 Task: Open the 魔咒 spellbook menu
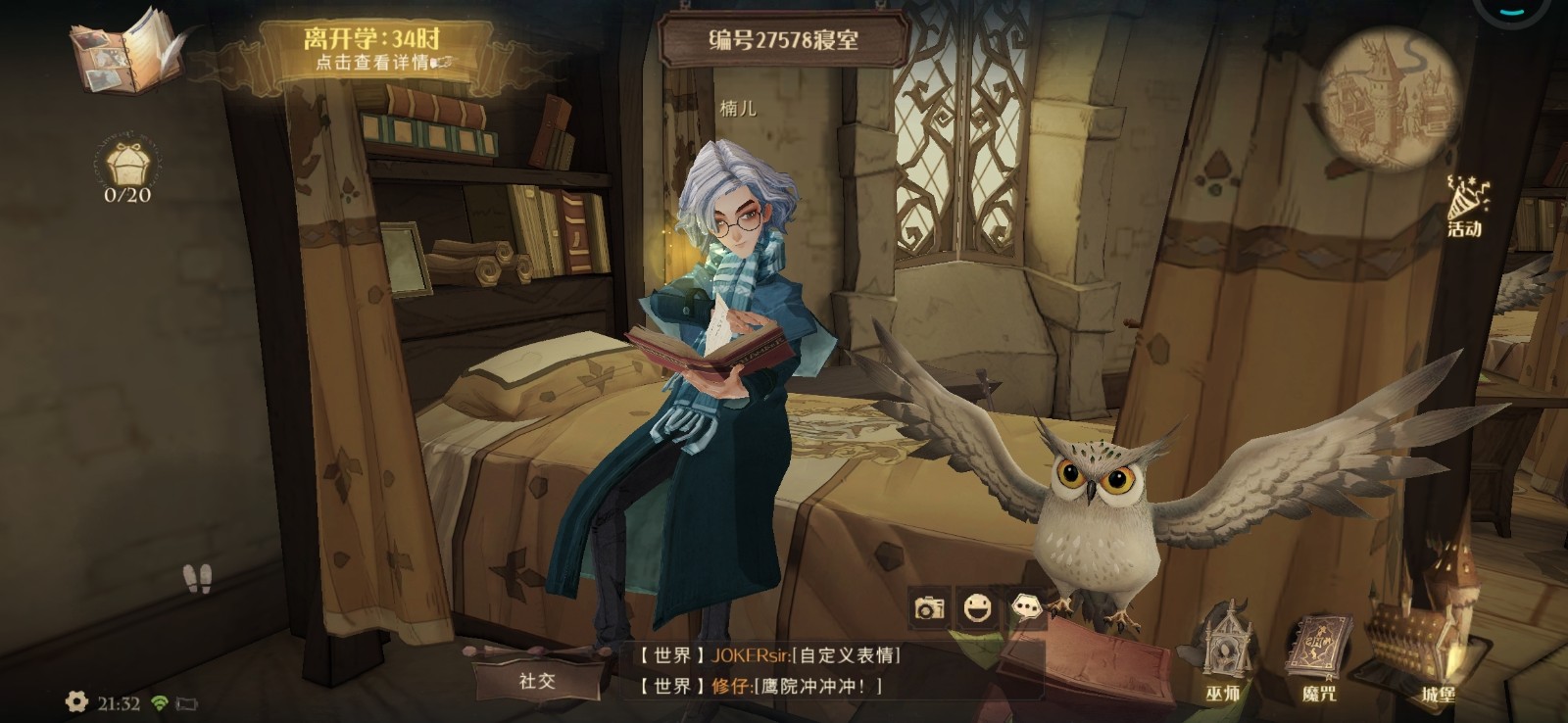coord(1319,656)
